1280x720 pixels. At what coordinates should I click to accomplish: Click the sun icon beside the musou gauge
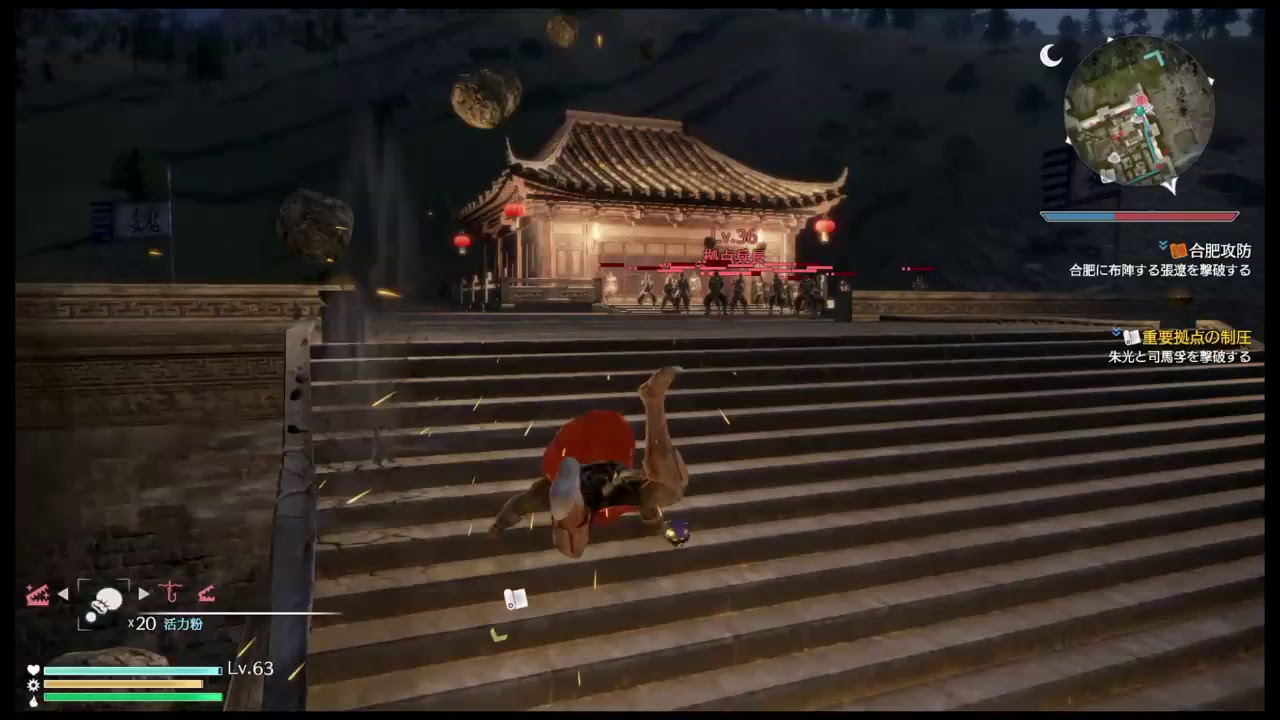[x=33, y=685]
